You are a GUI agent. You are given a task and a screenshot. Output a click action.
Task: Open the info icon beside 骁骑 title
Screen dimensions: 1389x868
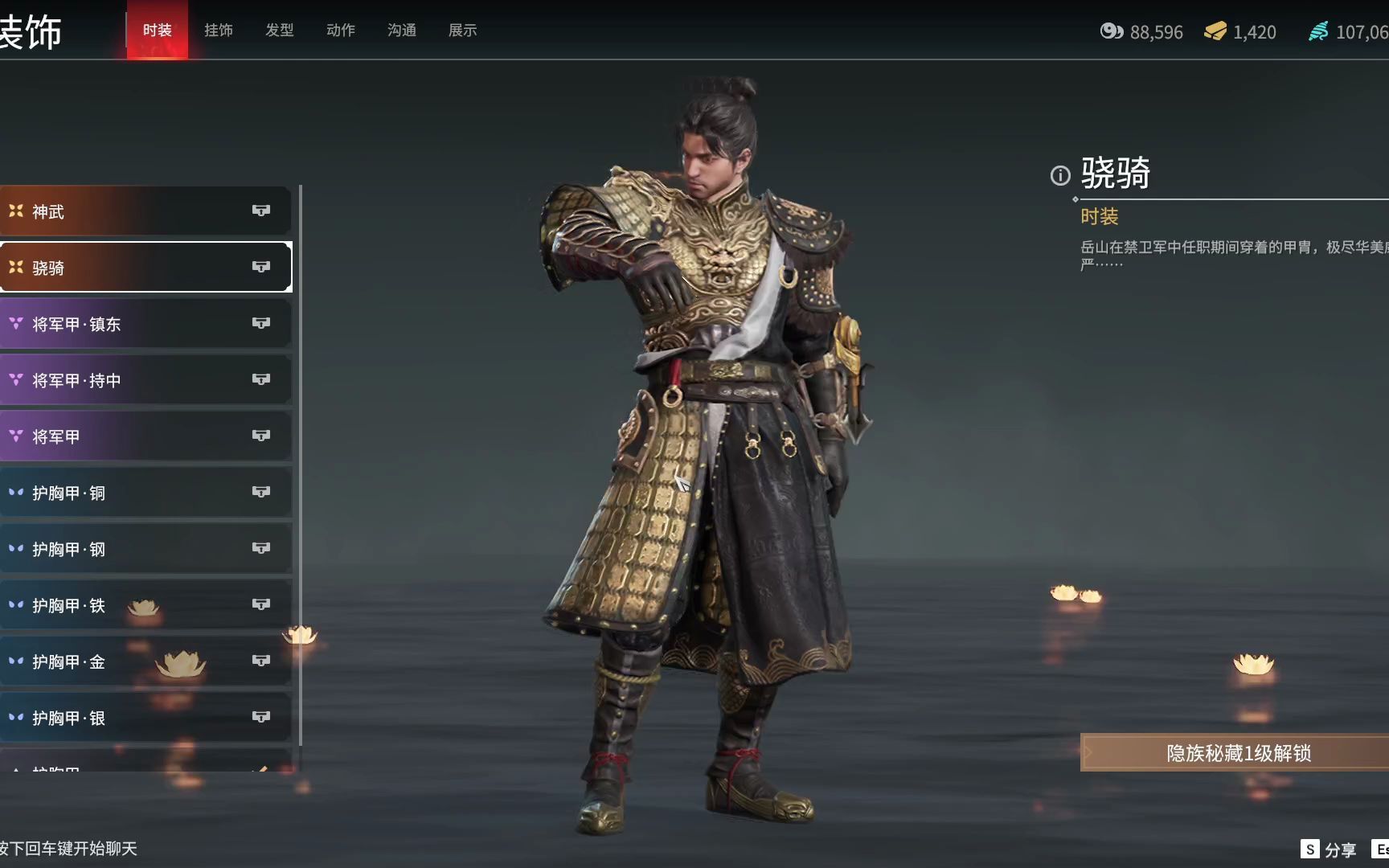tap(1060, 175)
